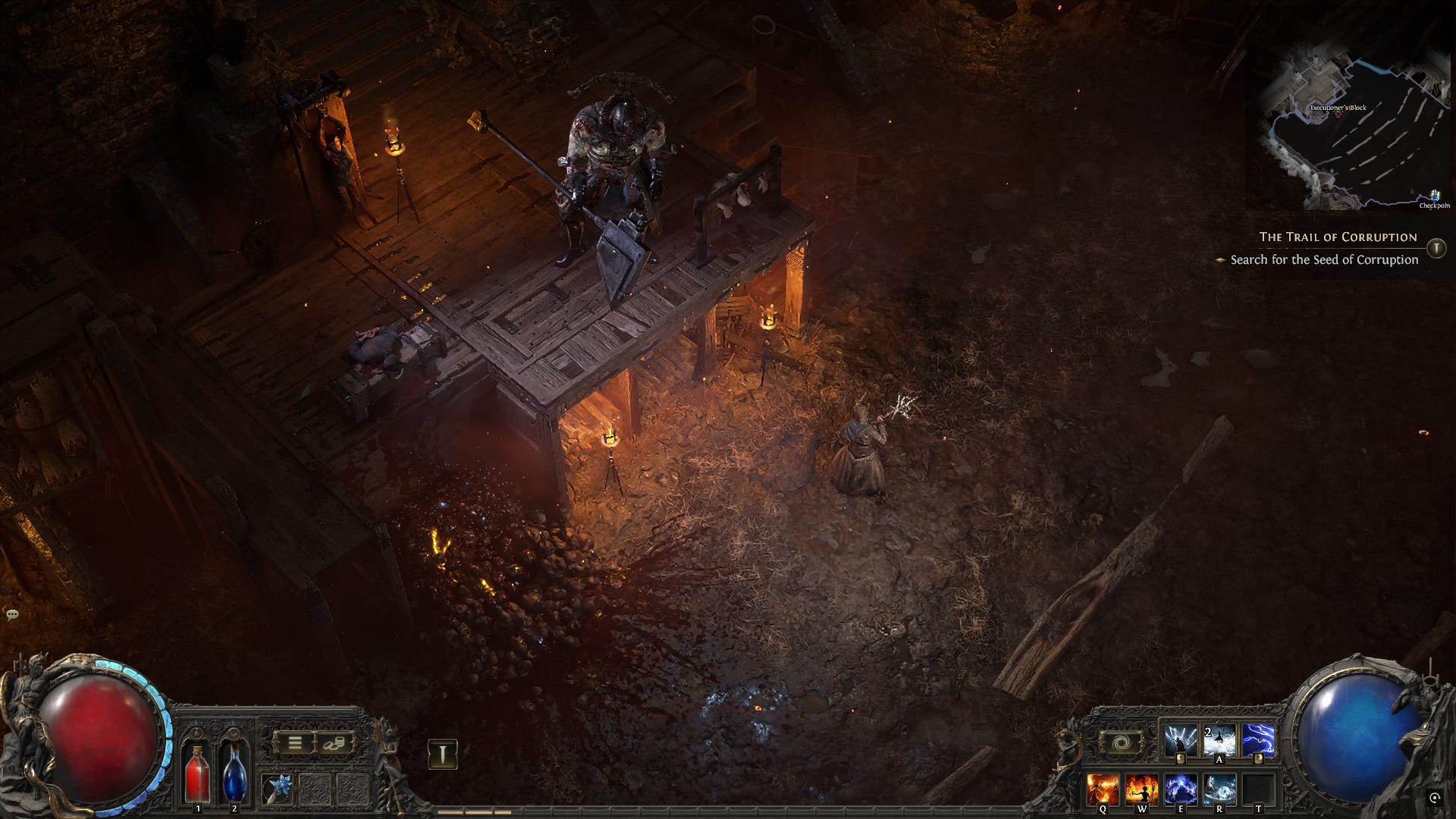Screen dimensions: 1456x819
Task: Activate the white light beams skill
Action: tap(1181, 741)
